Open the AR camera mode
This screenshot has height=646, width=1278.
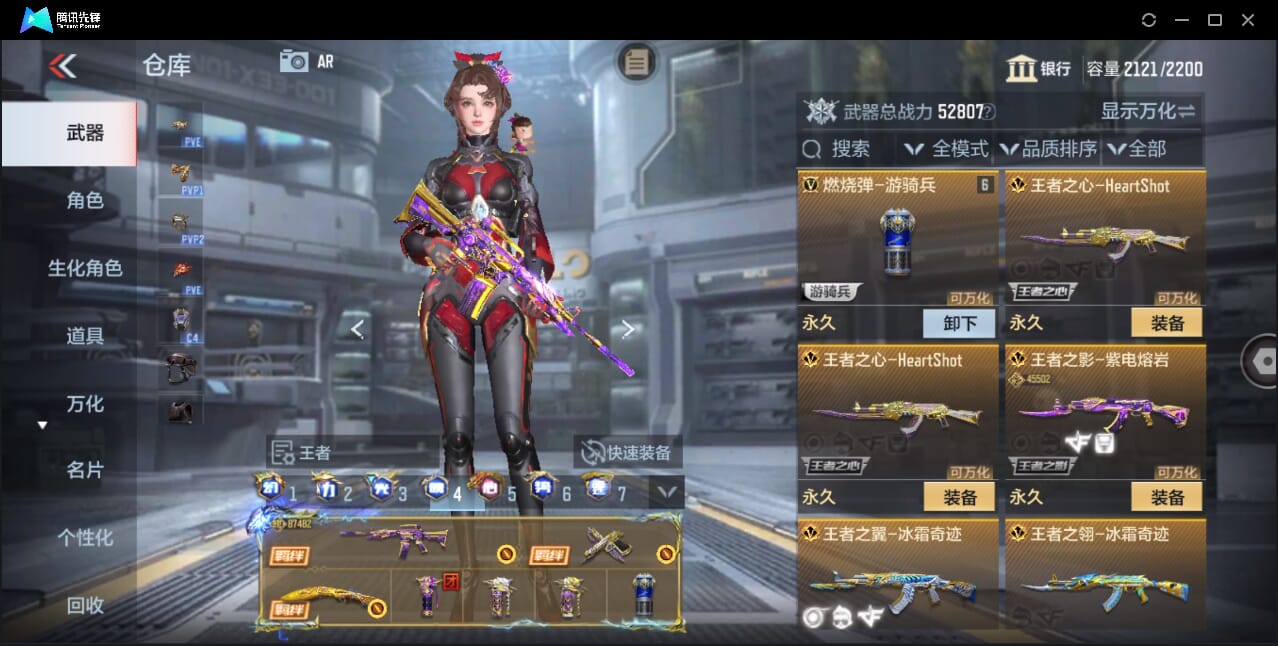tap(306, 61)
